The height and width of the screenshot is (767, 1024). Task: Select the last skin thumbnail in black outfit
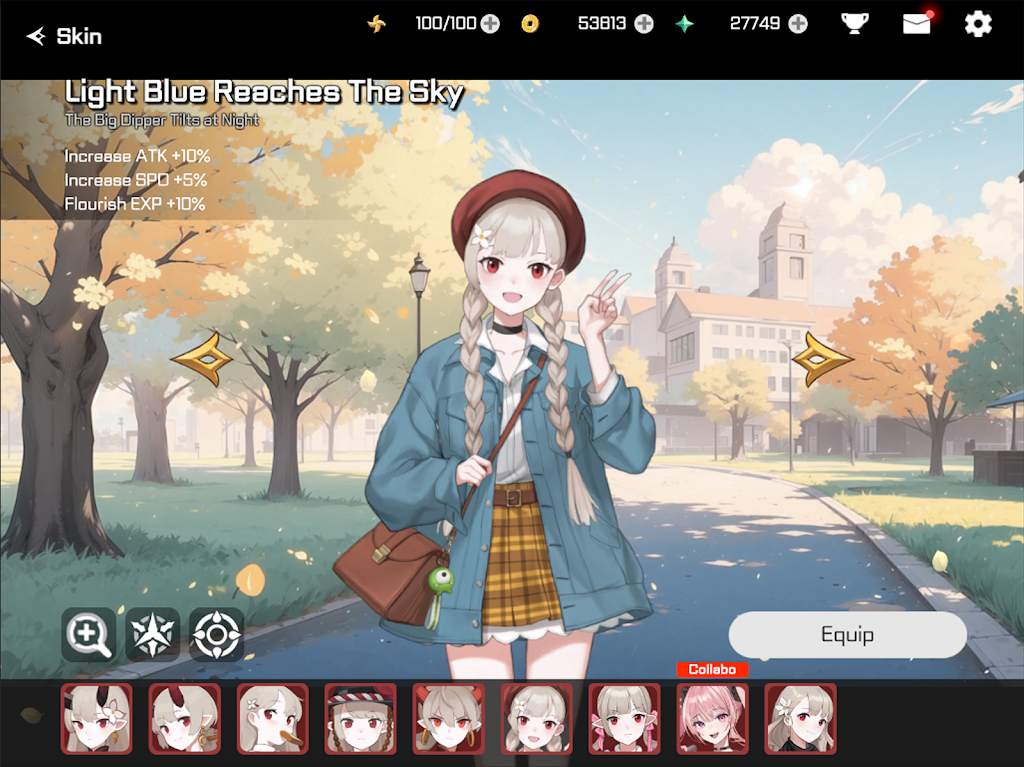801,718
